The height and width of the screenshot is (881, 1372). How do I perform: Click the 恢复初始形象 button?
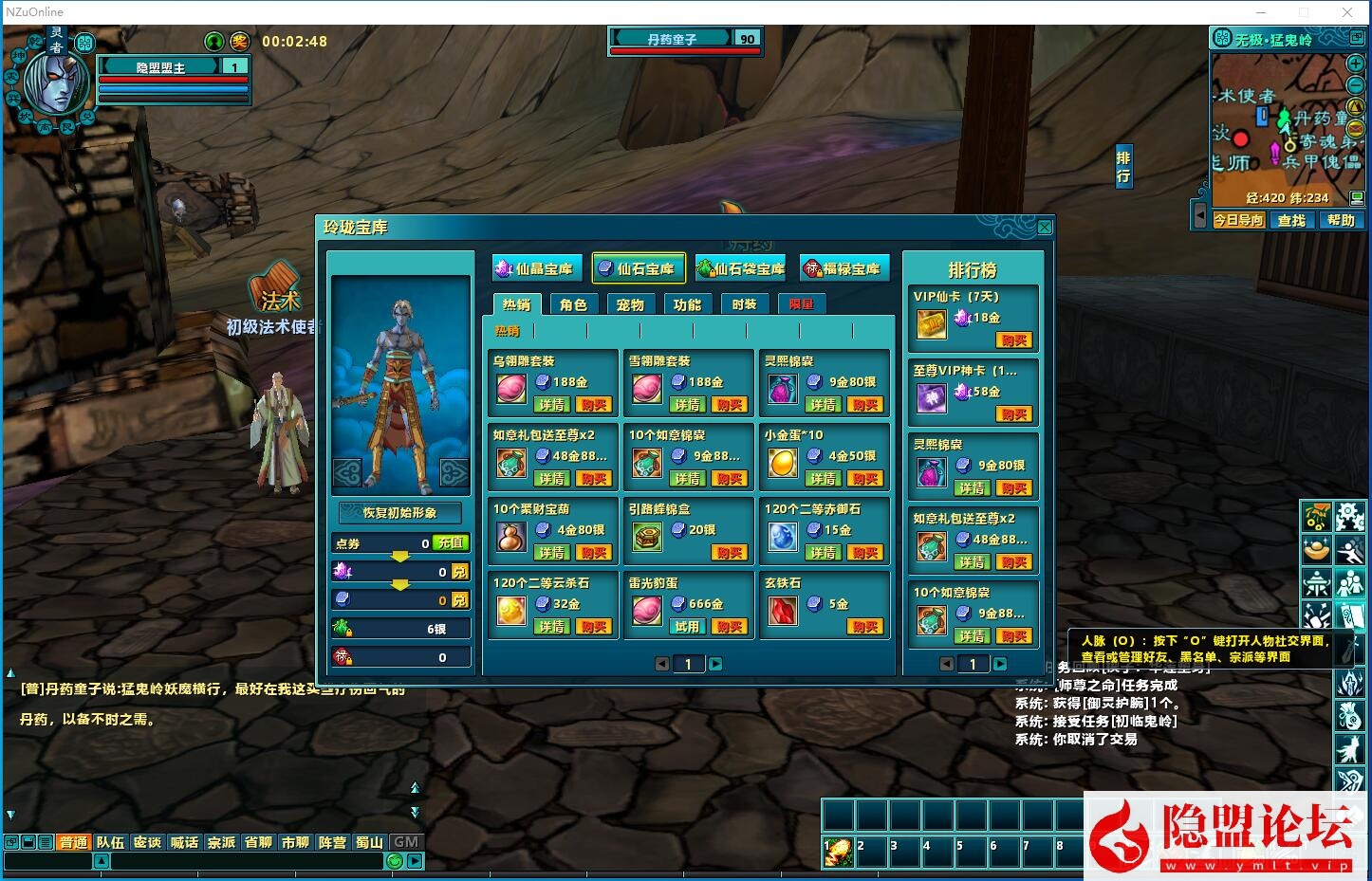pyautogui.click(x=399, y=512)
